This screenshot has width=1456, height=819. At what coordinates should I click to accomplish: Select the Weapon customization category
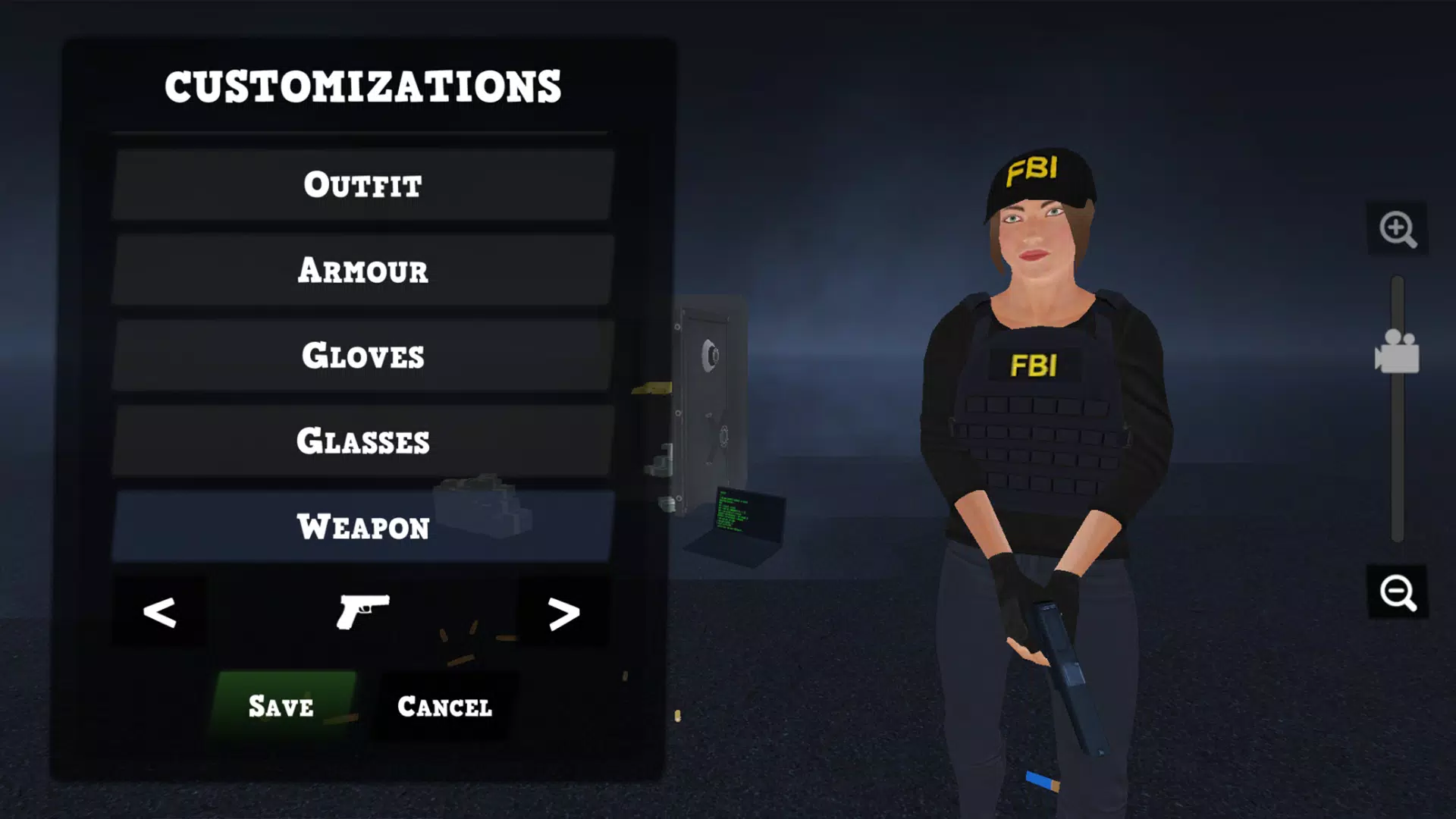(362, 526)
